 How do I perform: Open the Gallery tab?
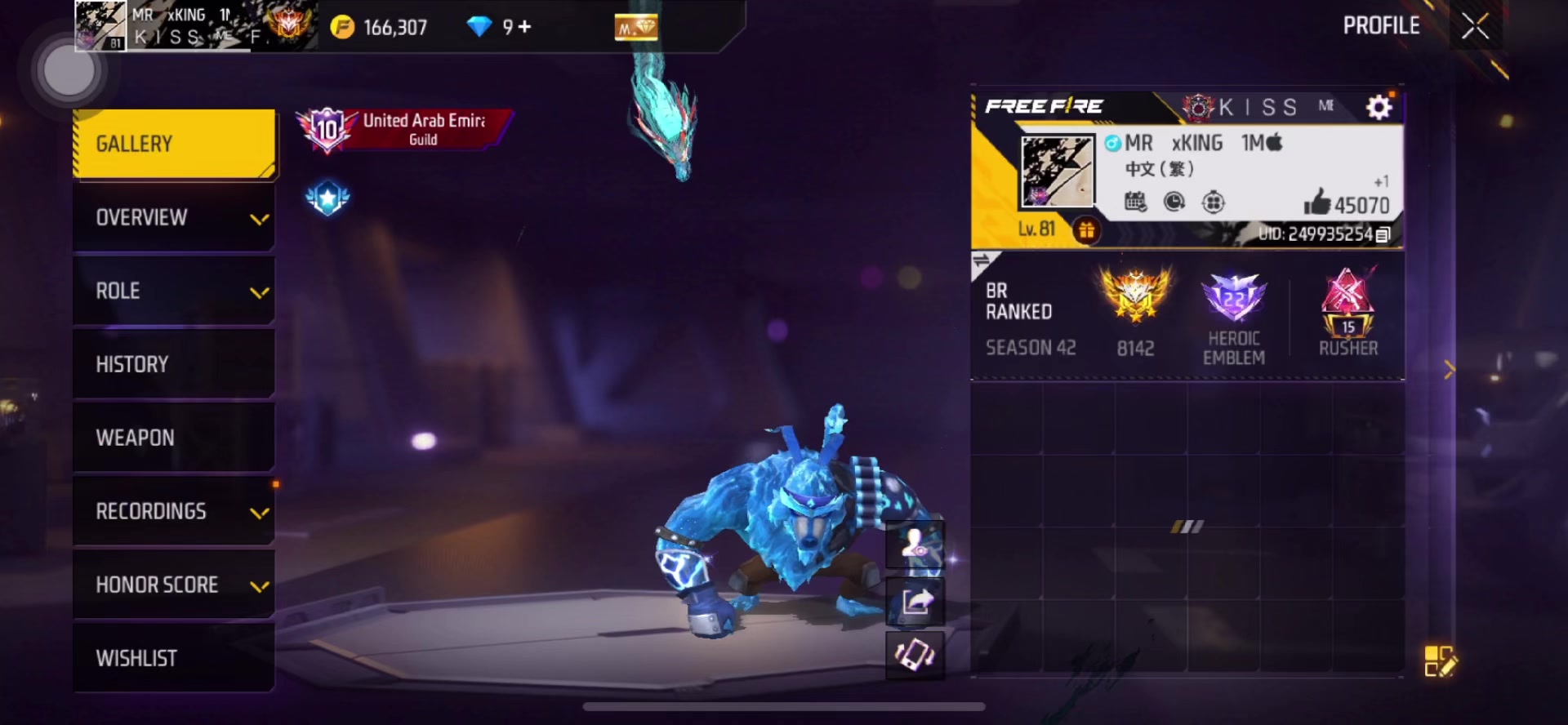pyautogui.click(x=174, y=144)
